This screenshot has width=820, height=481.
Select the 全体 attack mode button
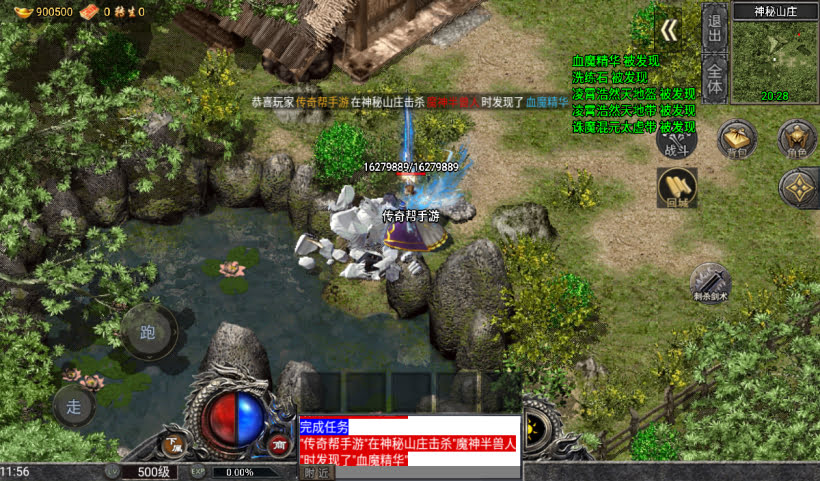pos(714,80)
